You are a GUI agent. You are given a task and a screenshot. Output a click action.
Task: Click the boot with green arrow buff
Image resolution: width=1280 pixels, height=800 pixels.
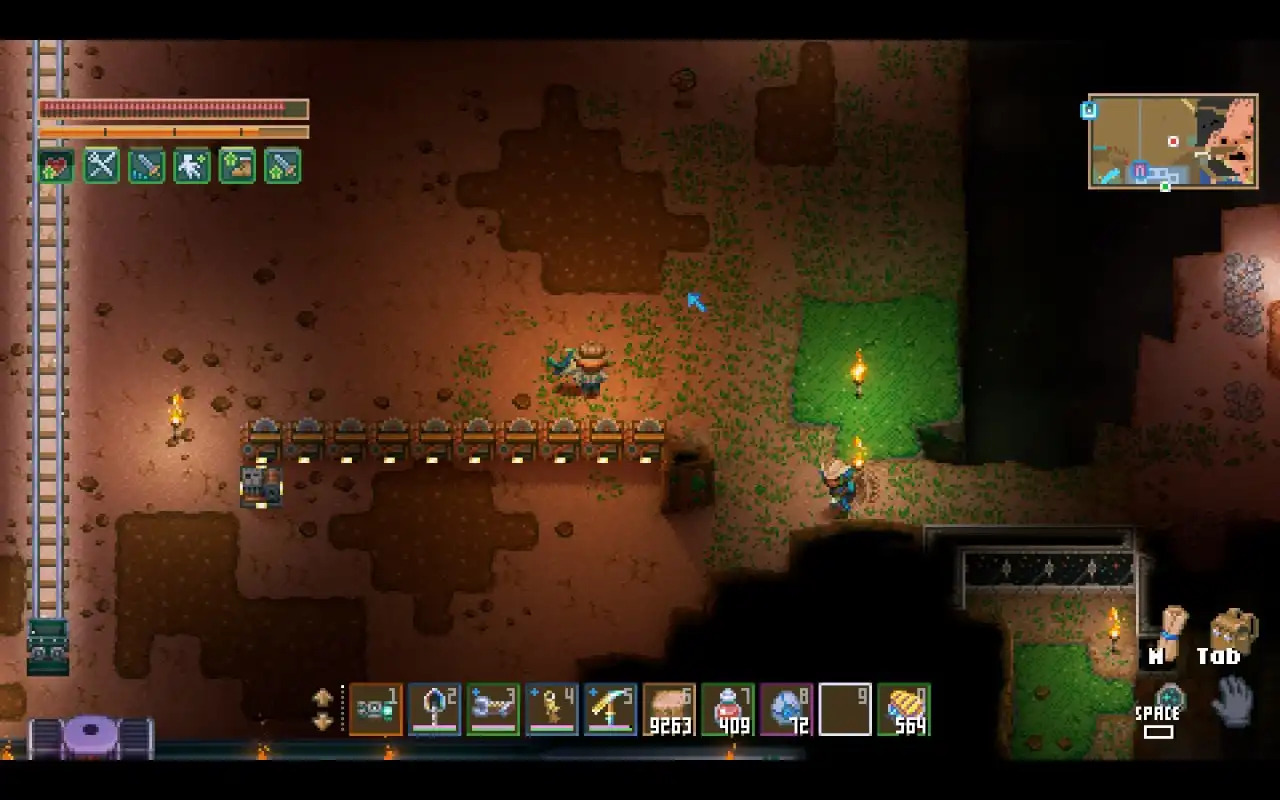(x=237, y=165)
